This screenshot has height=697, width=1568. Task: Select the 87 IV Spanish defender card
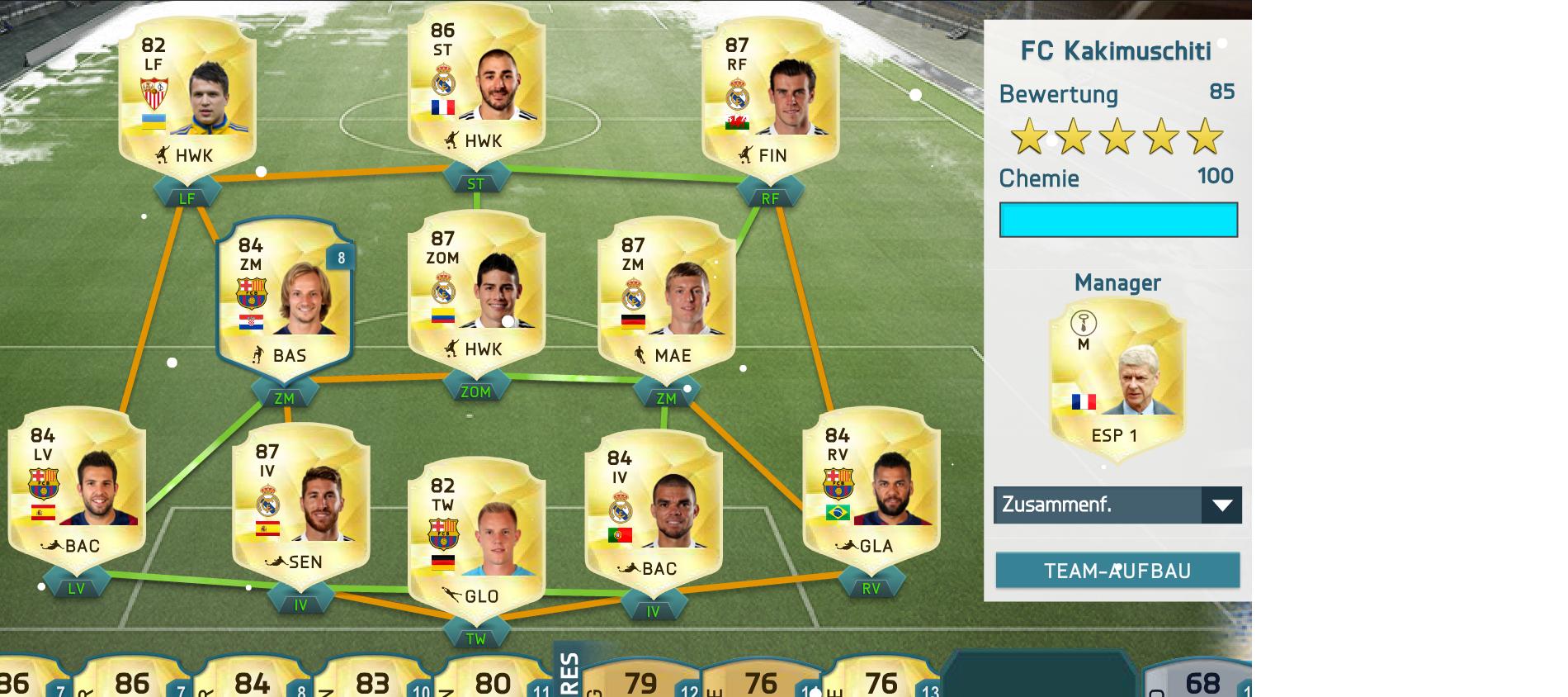pos(300,508)
